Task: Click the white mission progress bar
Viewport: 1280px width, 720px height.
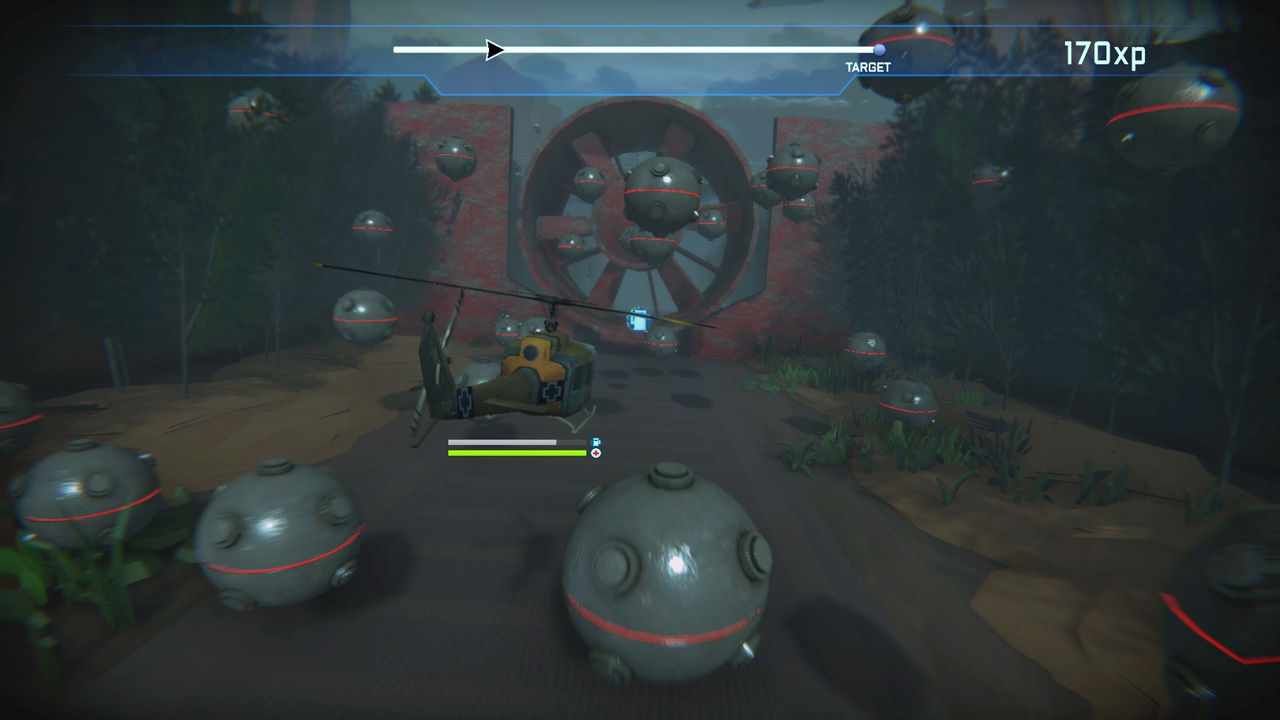Action: [650, 50]
